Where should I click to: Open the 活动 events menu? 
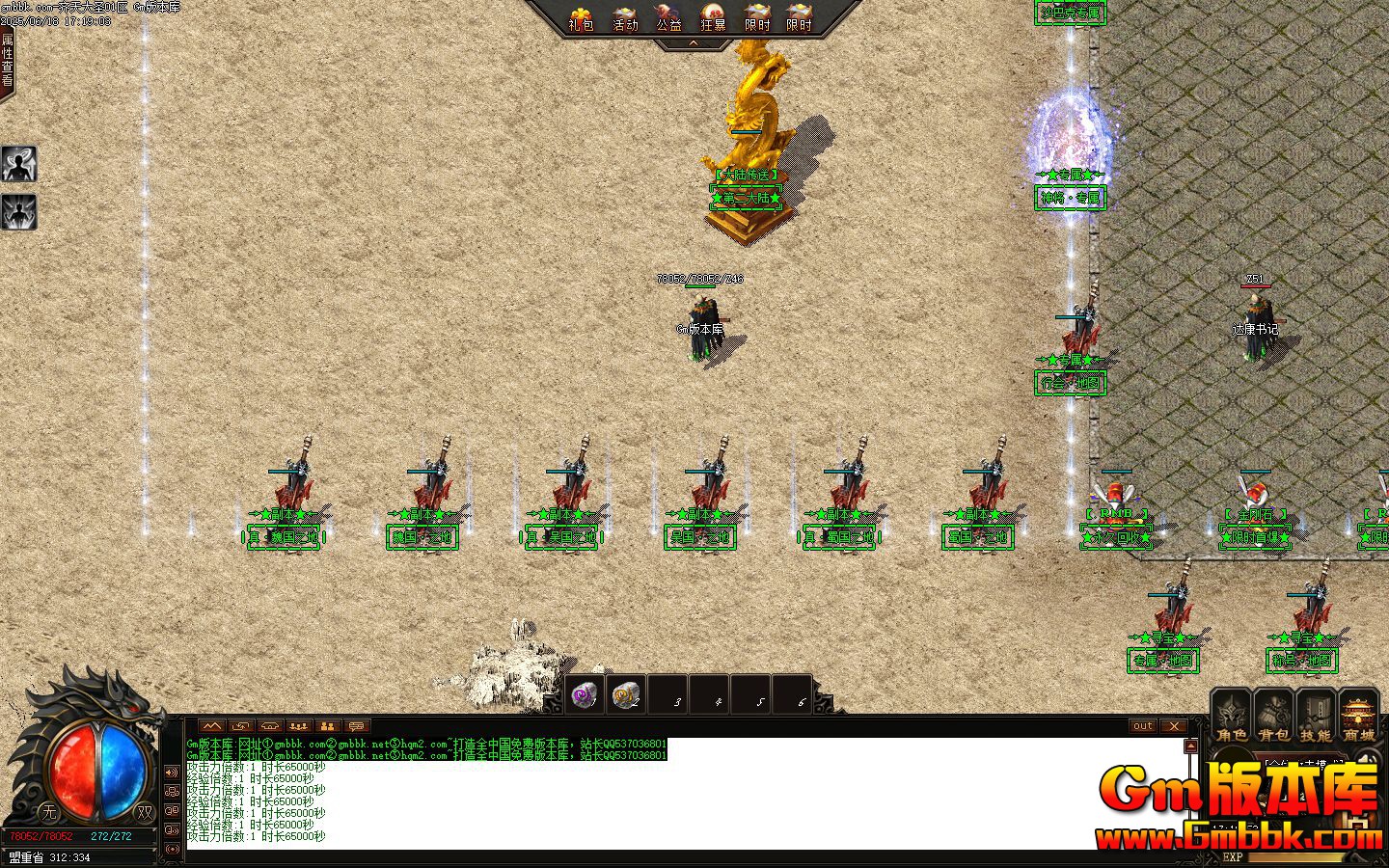[625, 16]
